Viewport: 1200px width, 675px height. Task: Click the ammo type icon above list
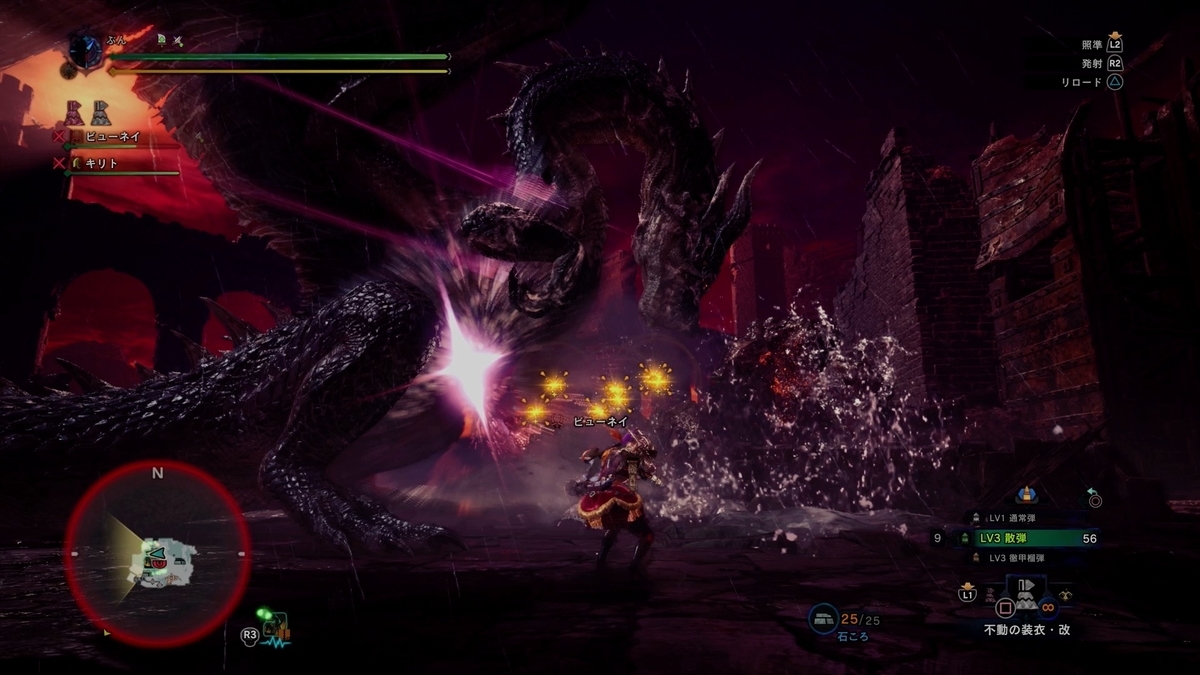[1026, 494]
